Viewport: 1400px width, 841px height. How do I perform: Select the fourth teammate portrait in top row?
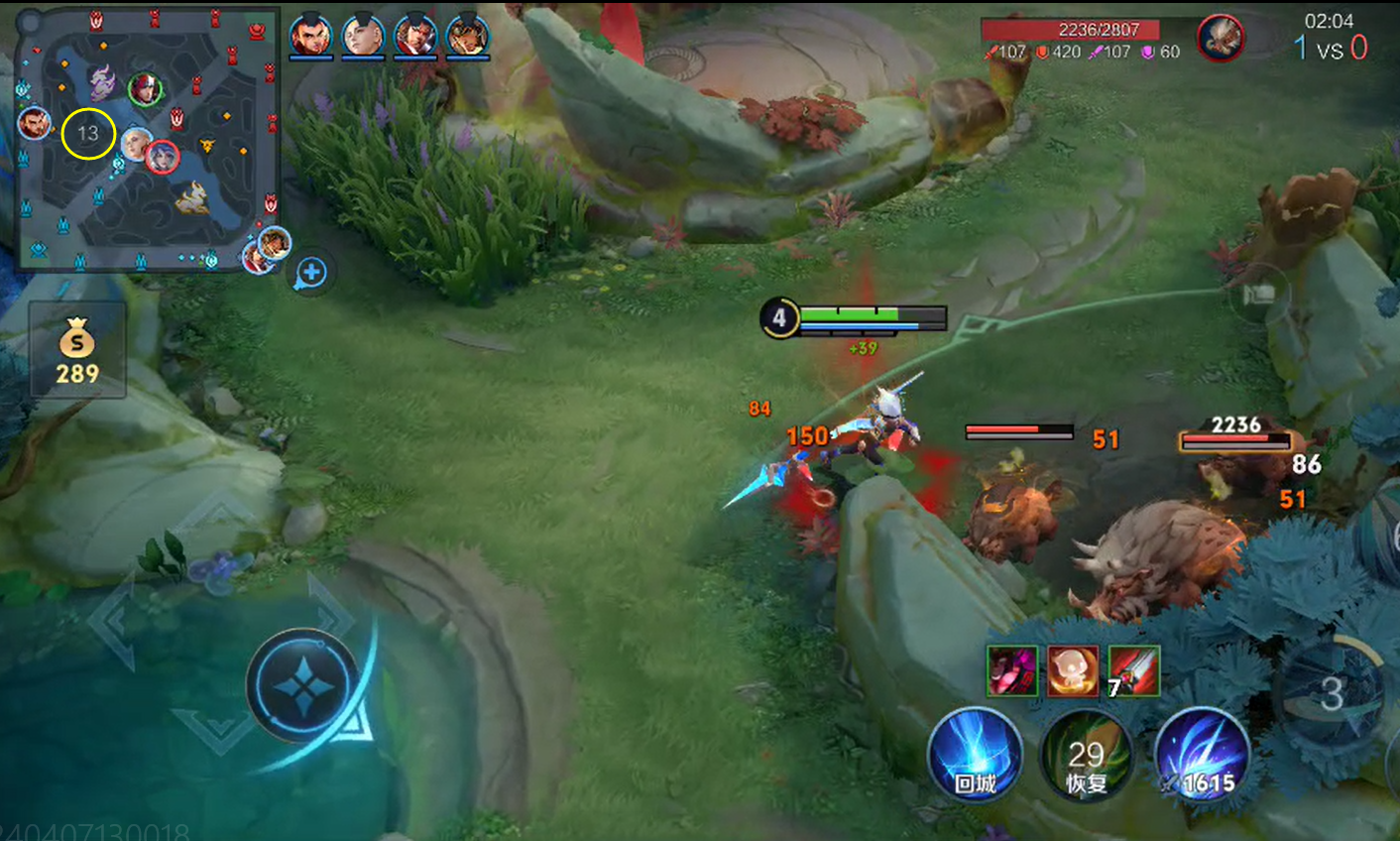(467, 37)
